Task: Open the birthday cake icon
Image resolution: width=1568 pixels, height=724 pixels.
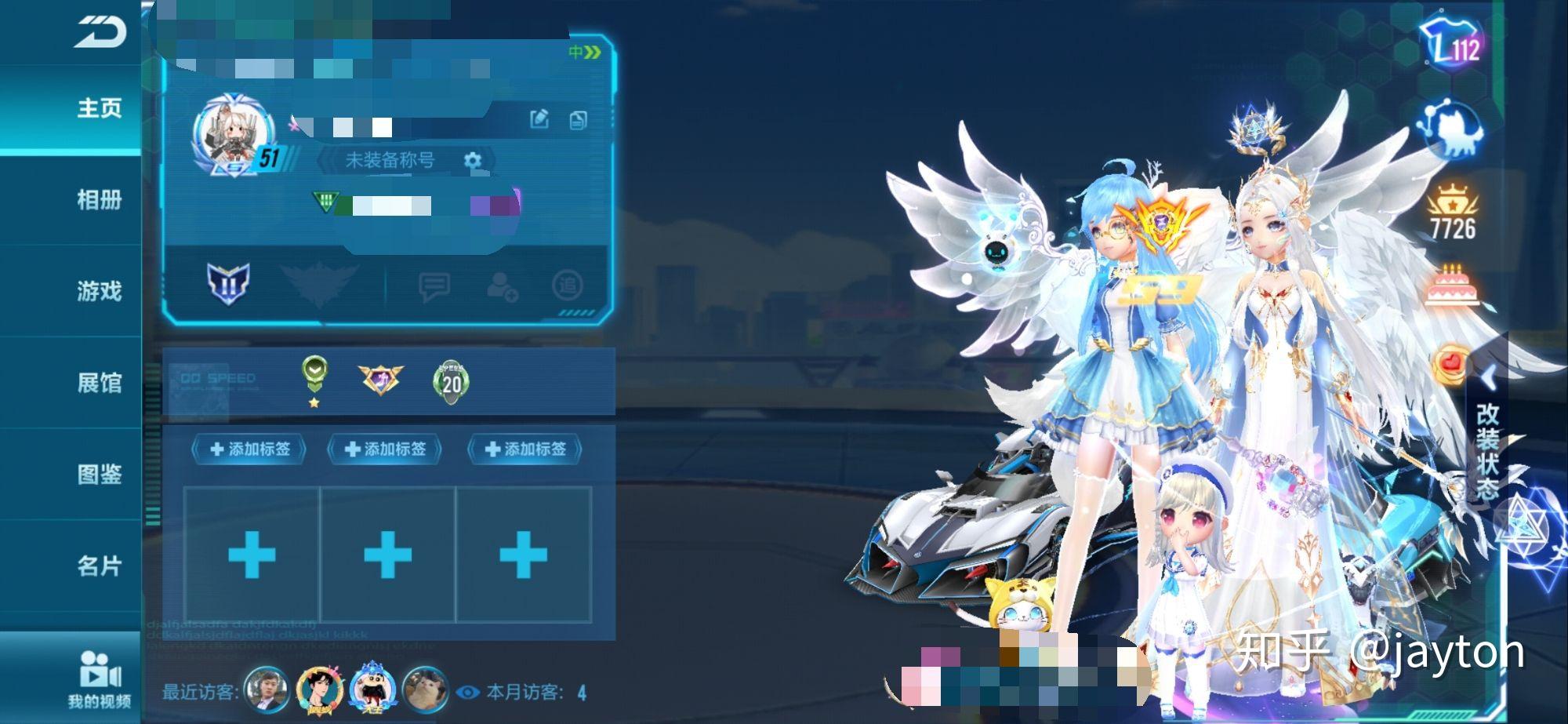Action: [1452, 285]
